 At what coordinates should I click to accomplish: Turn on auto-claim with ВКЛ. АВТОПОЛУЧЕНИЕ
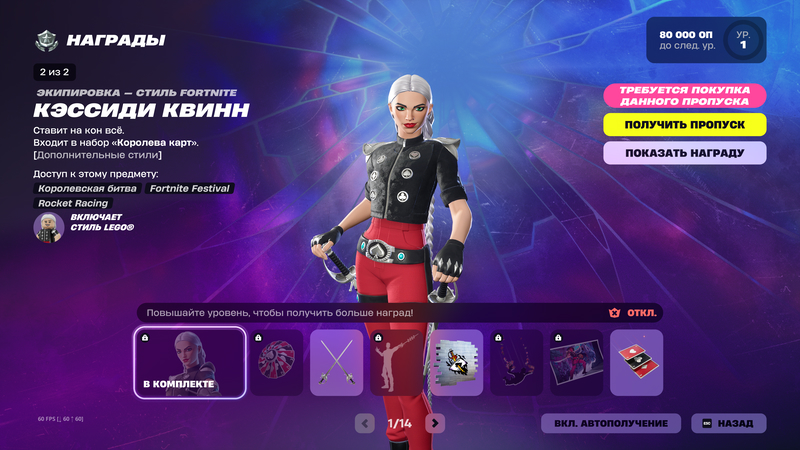click(611, 423)
